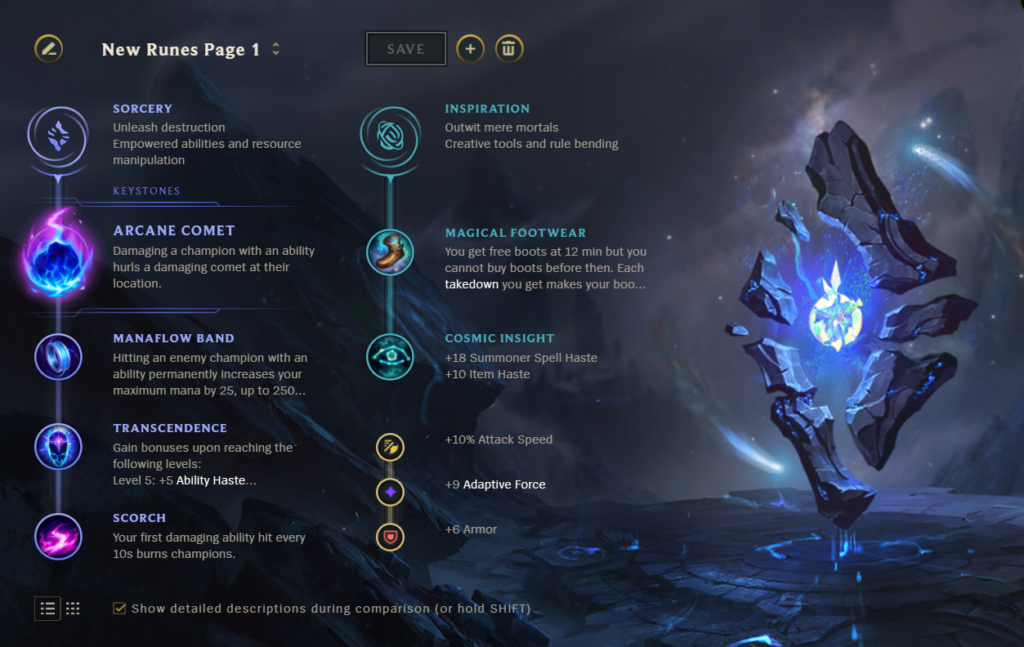1024x647 pixels.
Task: Save the current rune page
Action: click(x=405, y=49)
